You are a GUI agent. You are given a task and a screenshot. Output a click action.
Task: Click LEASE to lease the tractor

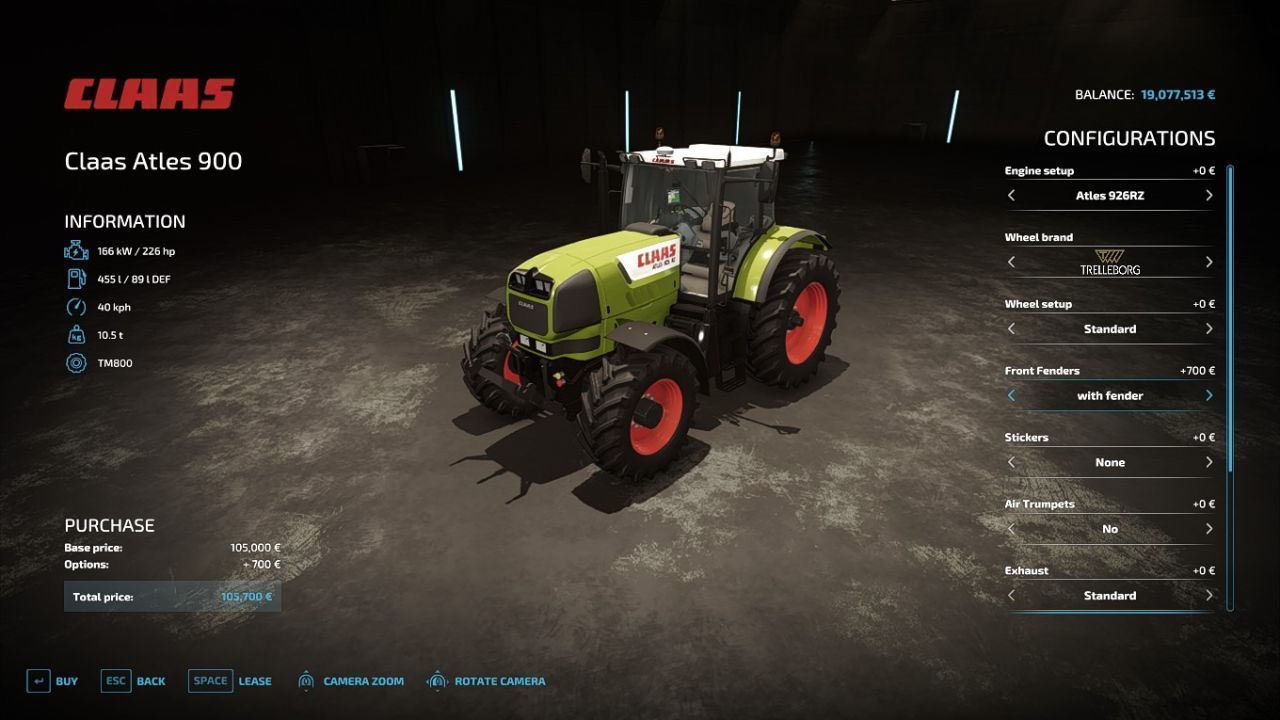click(254, 681)
